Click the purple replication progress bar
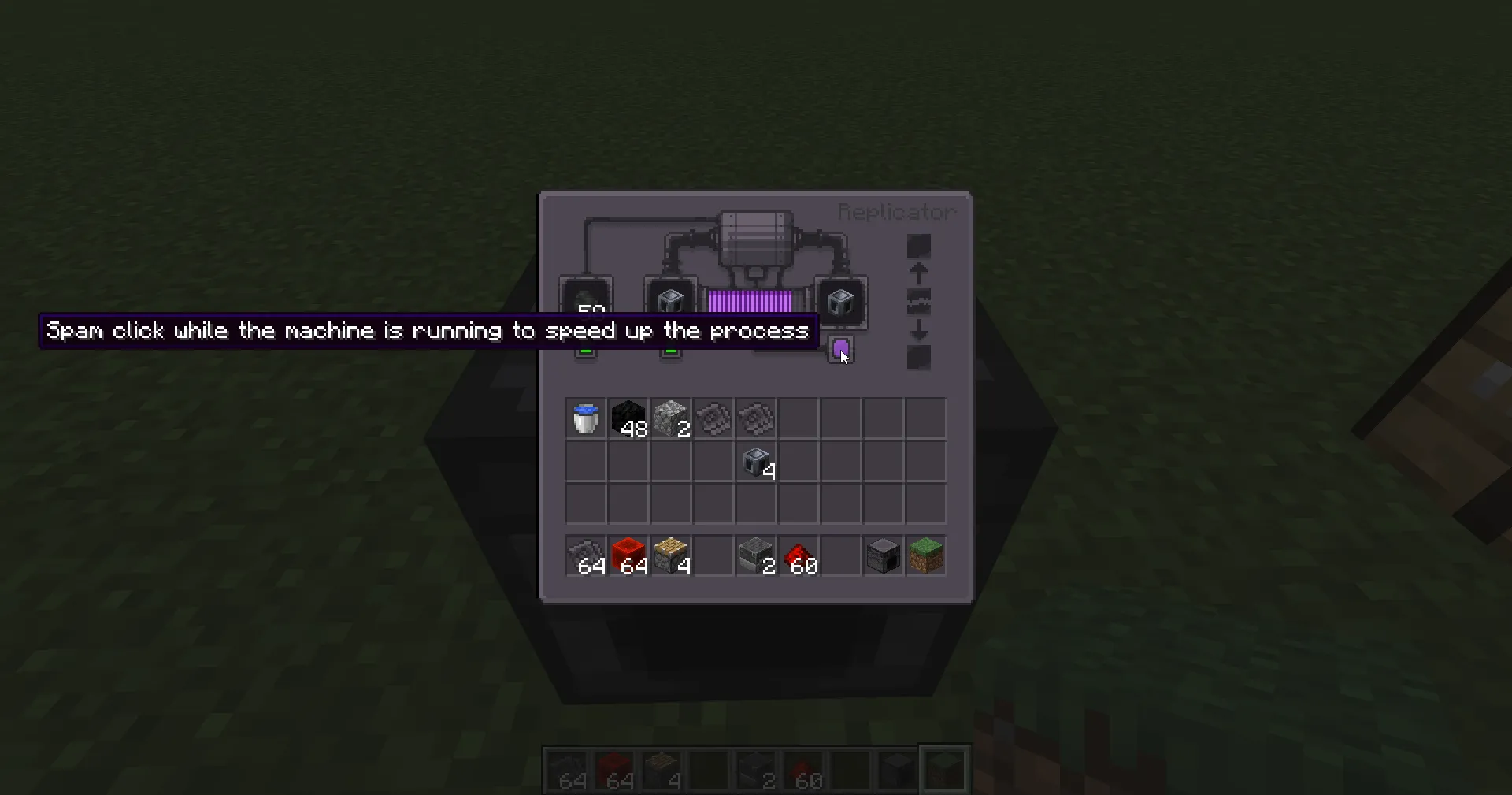 tap(750, 301)
